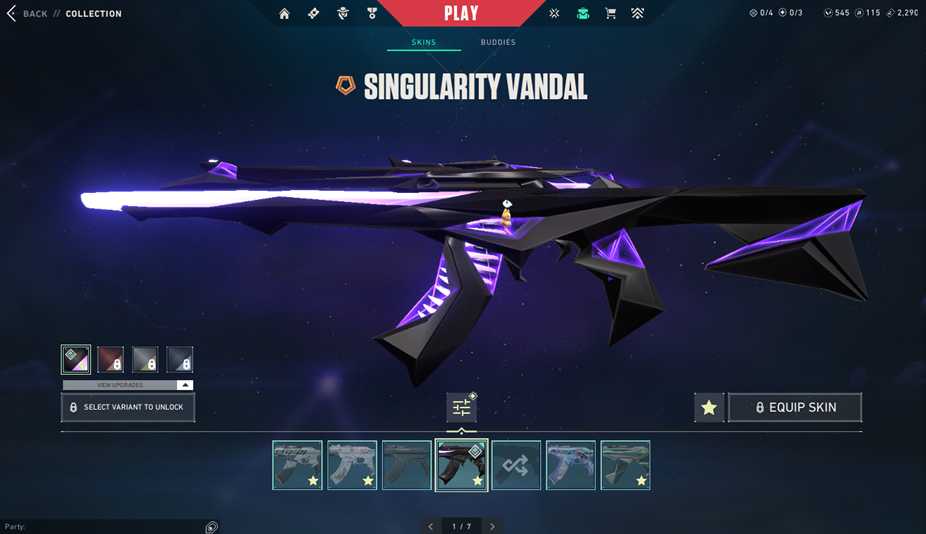Viewport: 926px width, 534px height.
Task: Click the red PLAY button
Action: [x=461, y=13]
